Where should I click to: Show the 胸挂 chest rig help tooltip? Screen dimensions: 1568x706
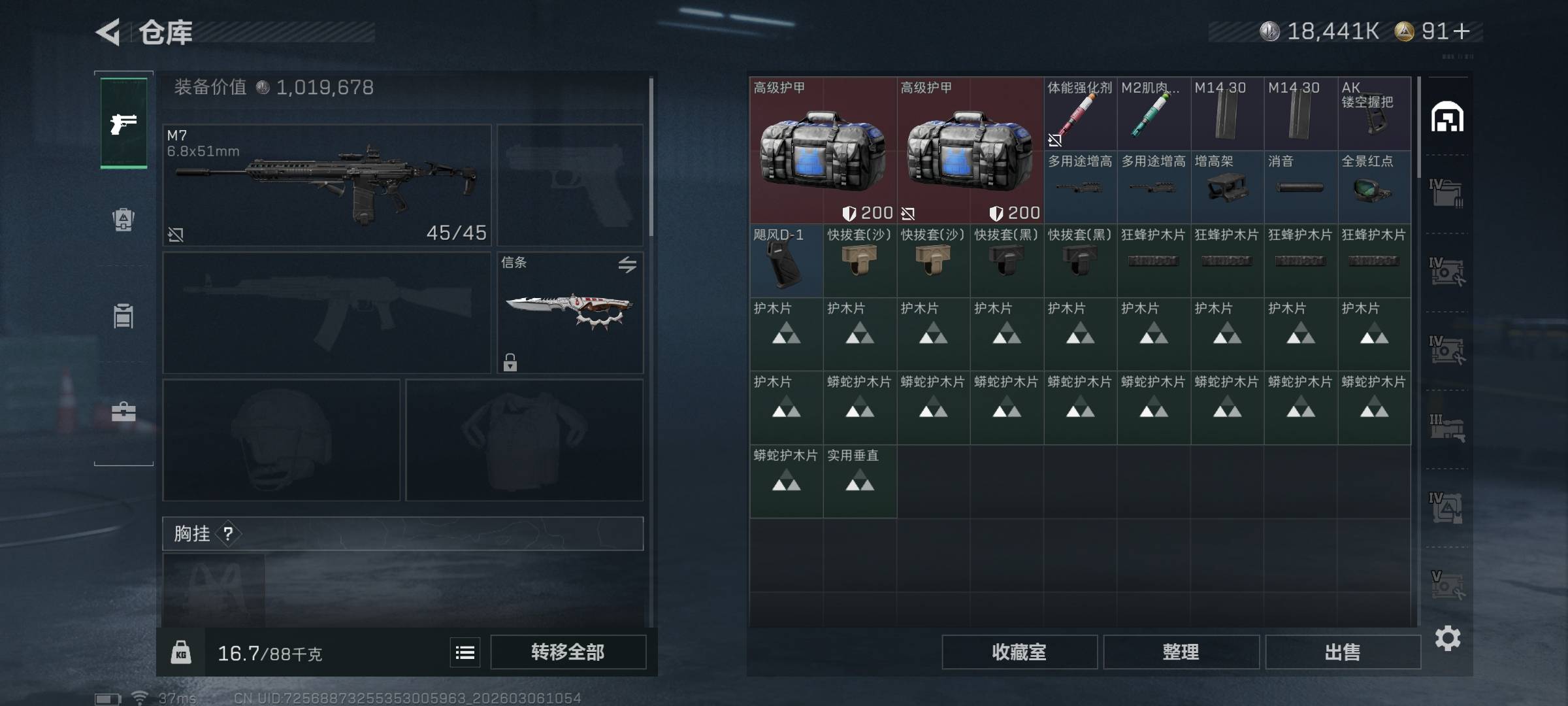[x=228, y=534]
